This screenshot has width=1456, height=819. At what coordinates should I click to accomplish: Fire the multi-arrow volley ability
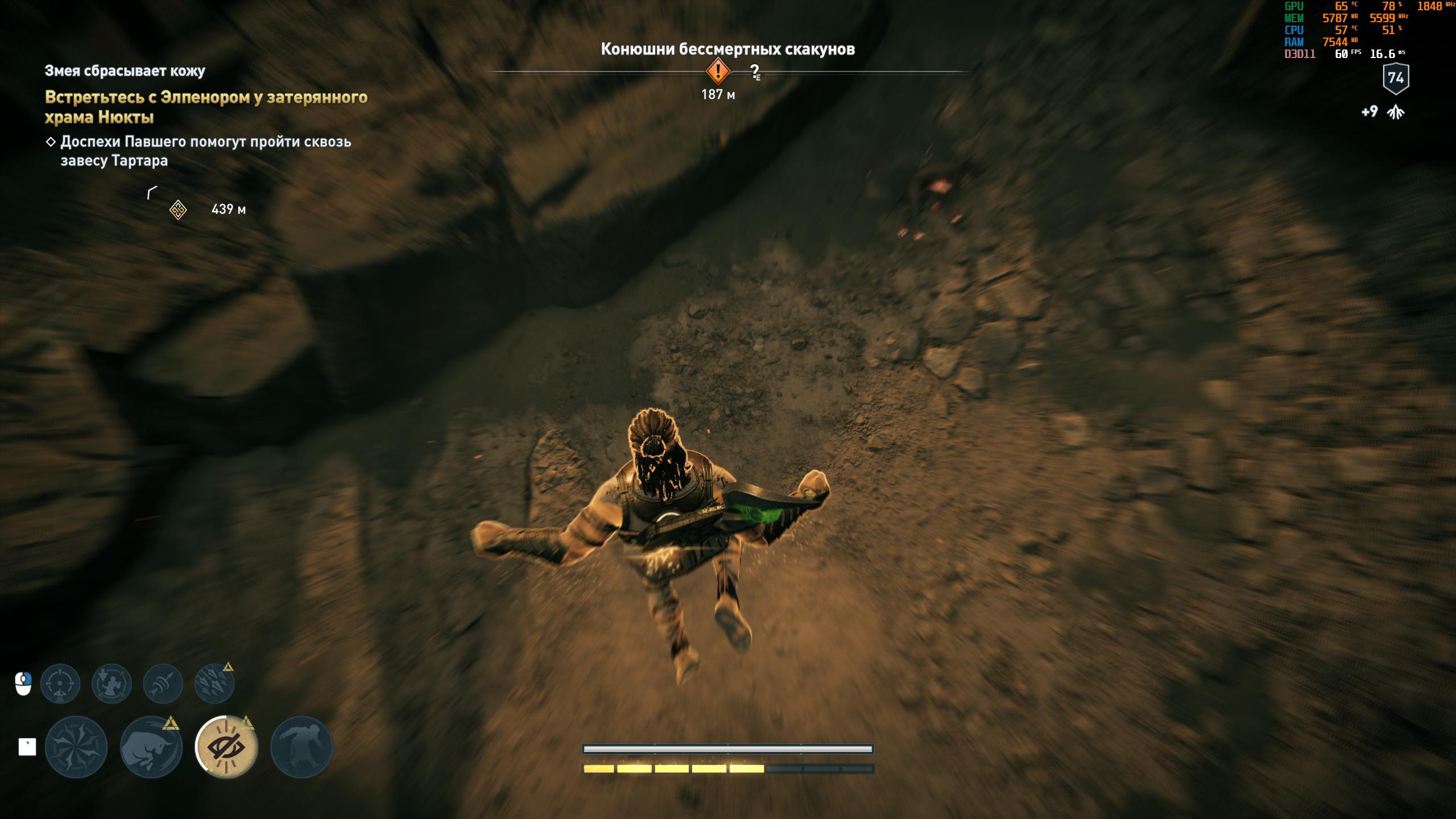(214, 684)
